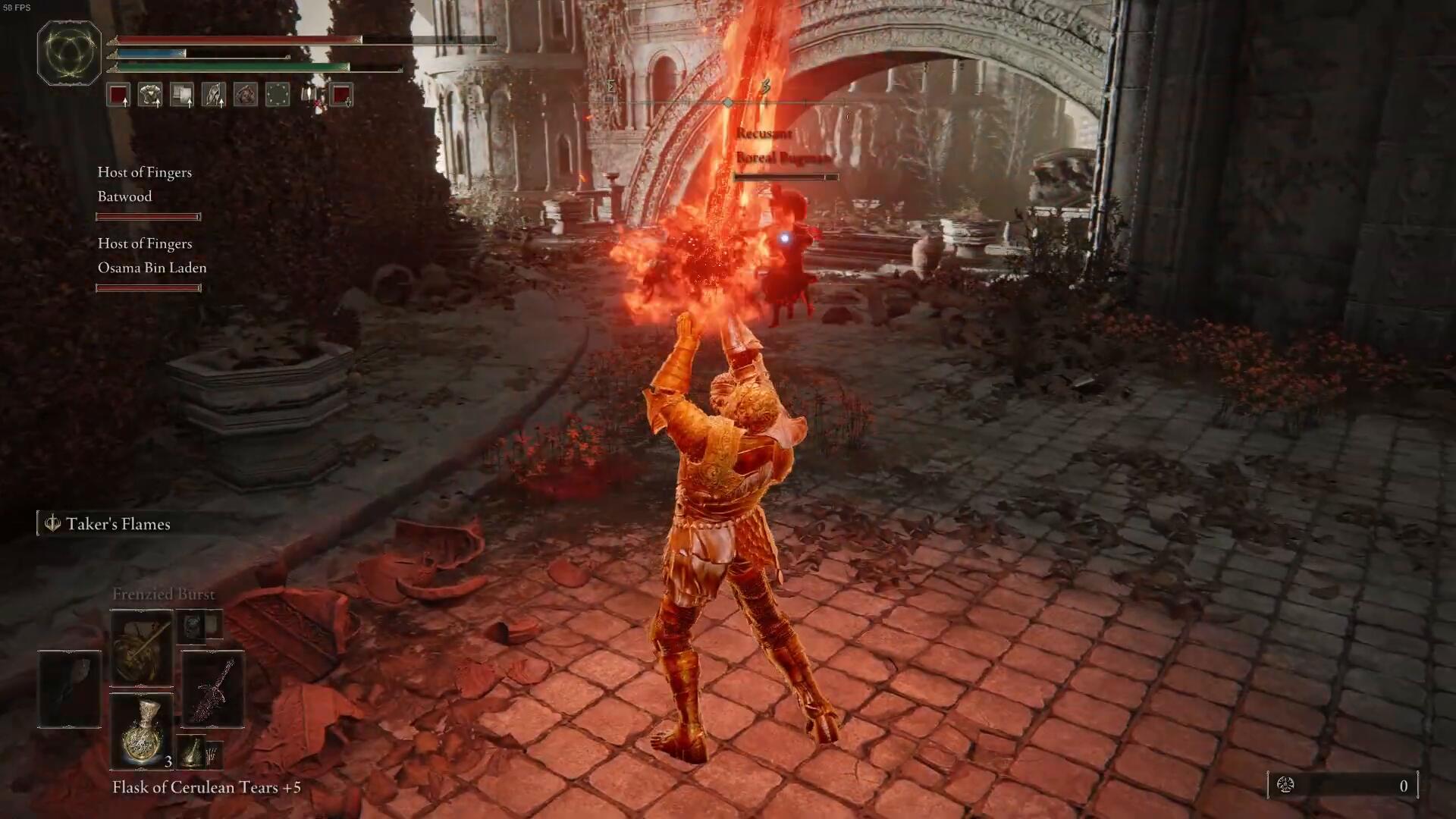The height and width of the screenshot is (819, 1456).
Task: Click the Taker's Flames skill label
Action: (118, 524)
